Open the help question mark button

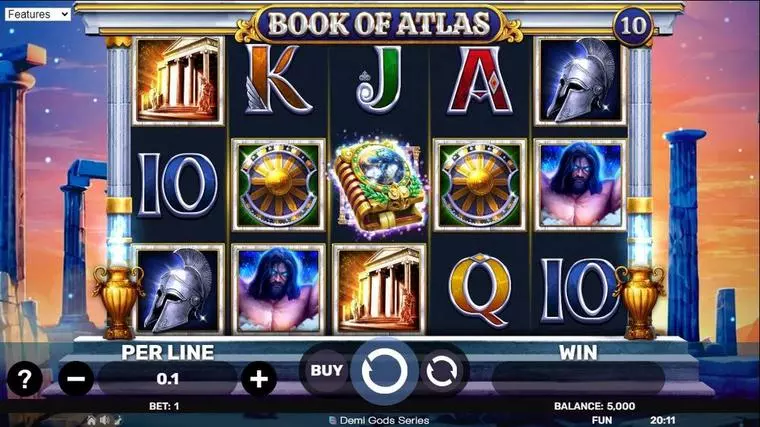coord(24,379)
